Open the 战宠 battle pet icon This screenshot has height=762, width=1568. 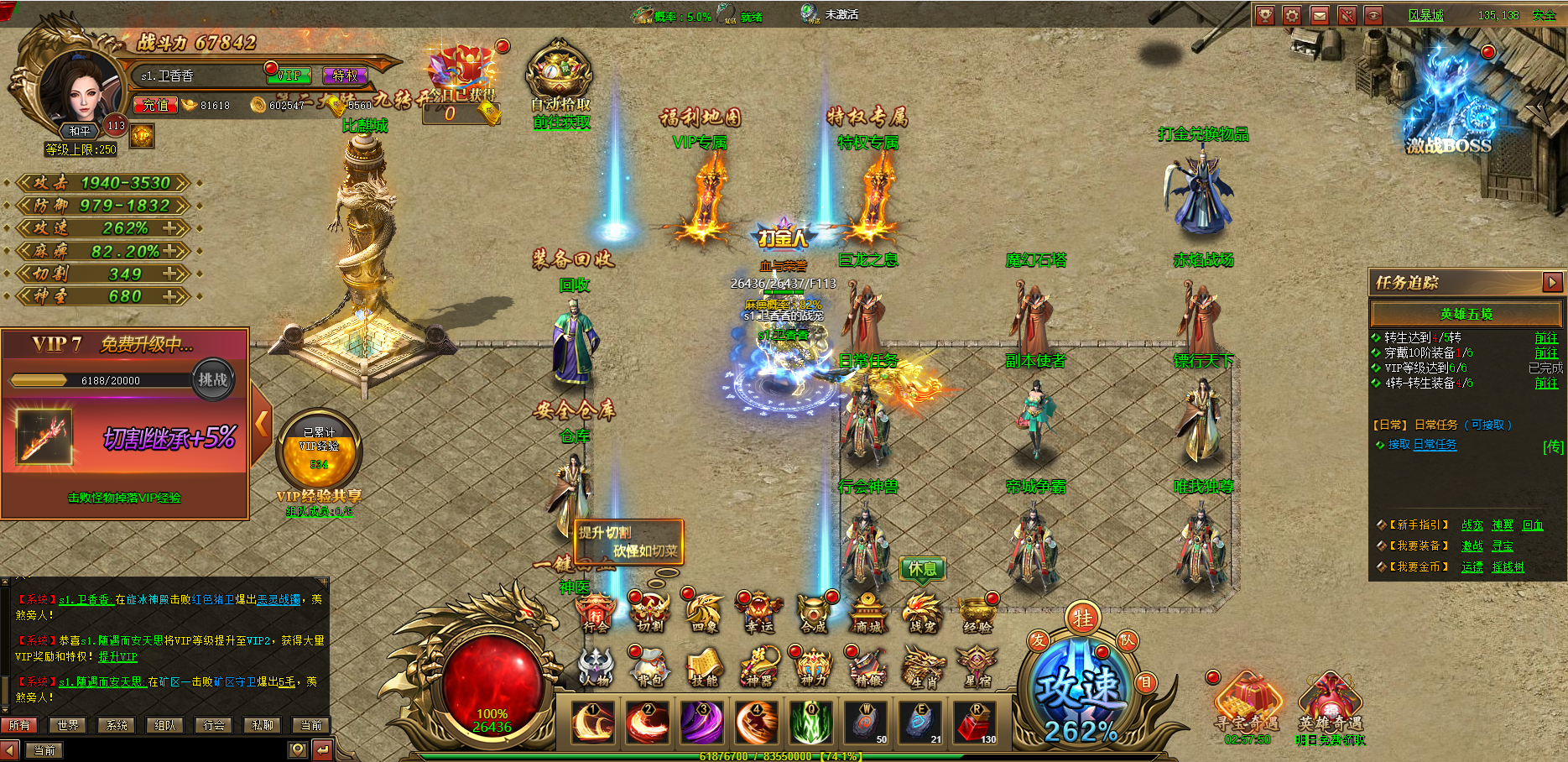[922, 614]
